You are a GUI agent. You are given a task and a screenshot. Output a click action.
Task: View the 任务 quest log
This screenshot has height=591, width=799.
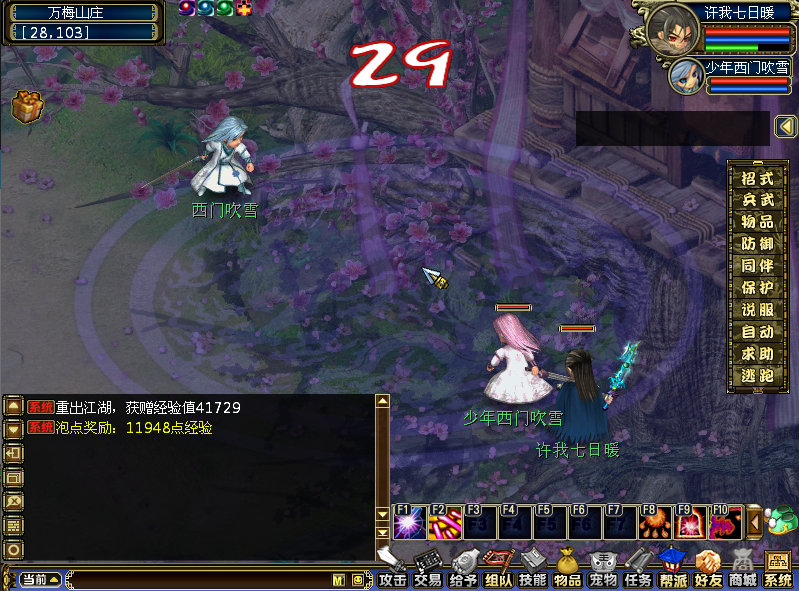tap(637, 570)
